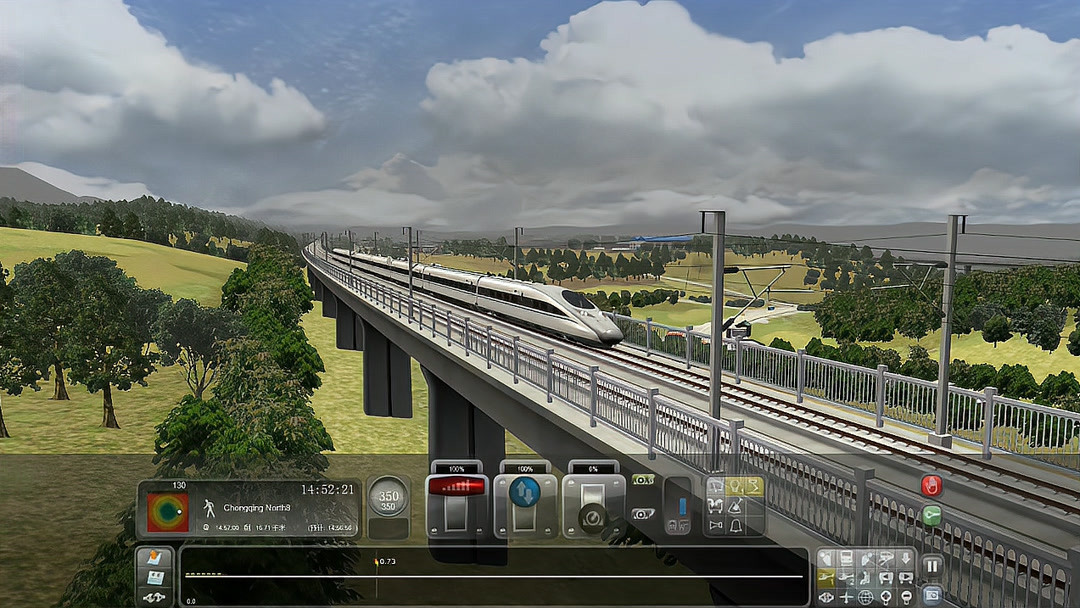The height and width of the screenshot is (608, 1080).
Task: Take a screenshot with the camera button
Action: (x=931, y=594)
